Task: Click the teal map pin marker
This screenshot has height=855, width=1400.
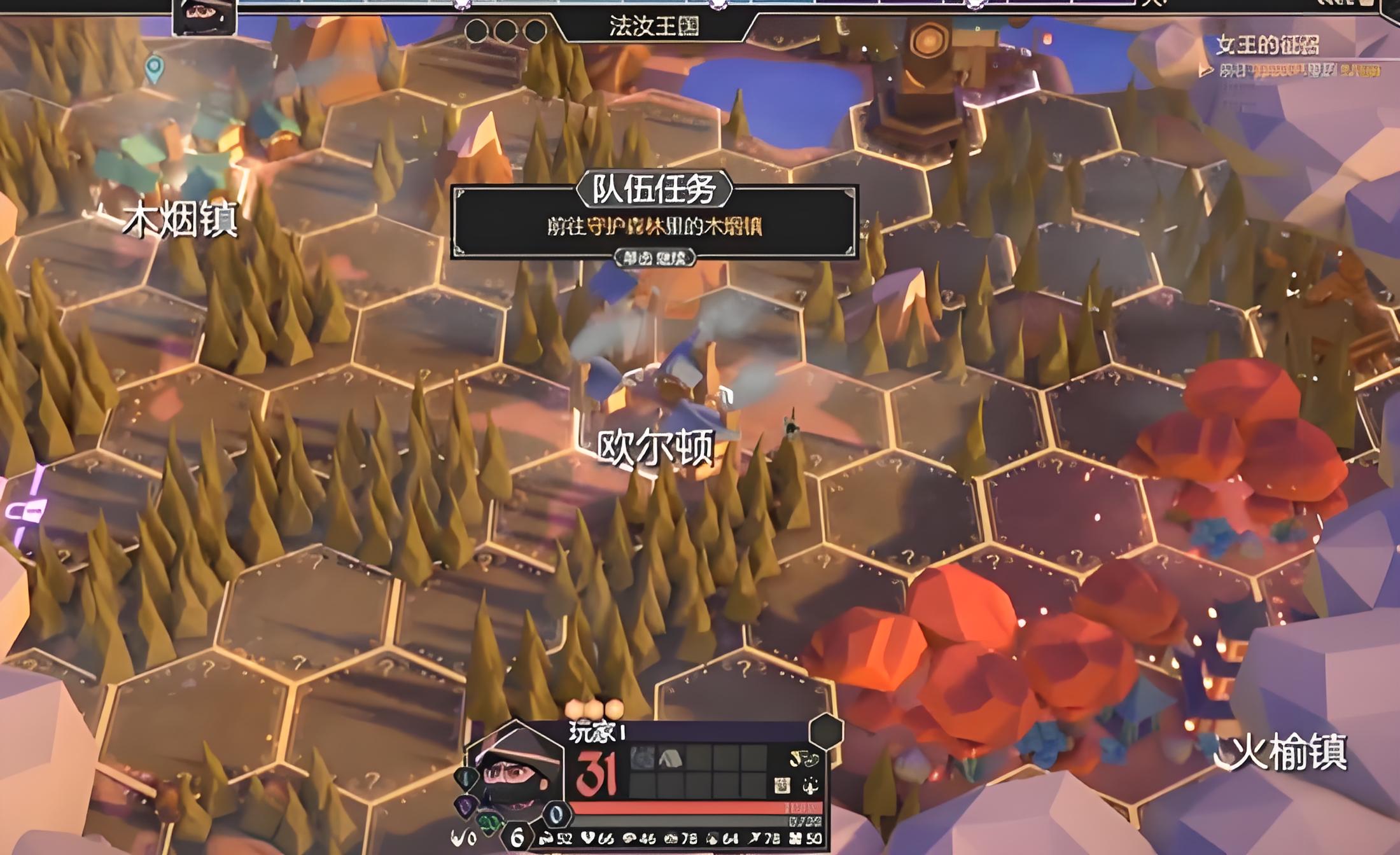Action: 154,68
